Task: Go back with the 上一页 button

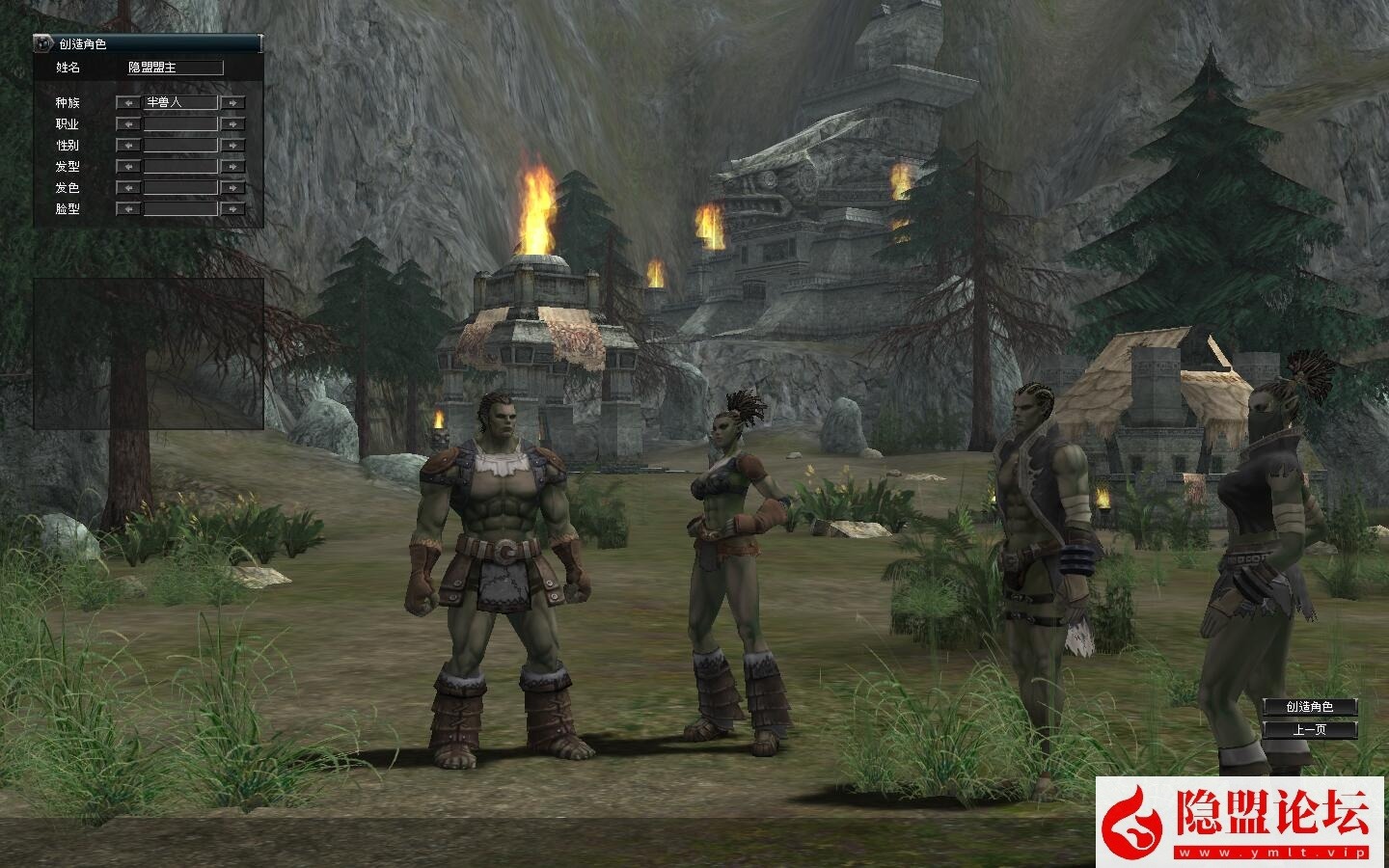Action: (1309, 730)
